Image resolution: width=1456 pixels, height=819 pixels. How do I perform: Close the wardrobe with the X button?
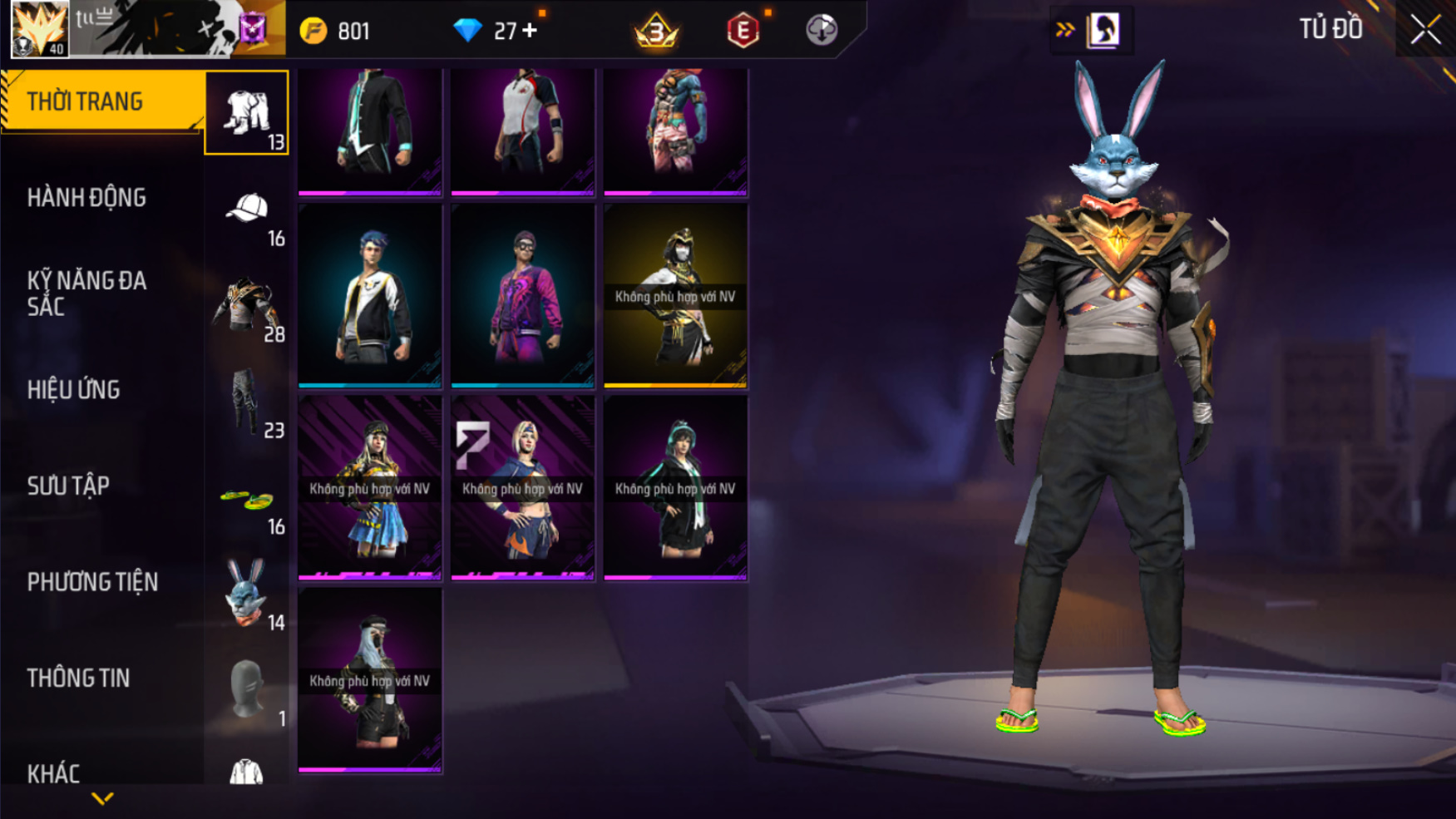point(1425,30)
